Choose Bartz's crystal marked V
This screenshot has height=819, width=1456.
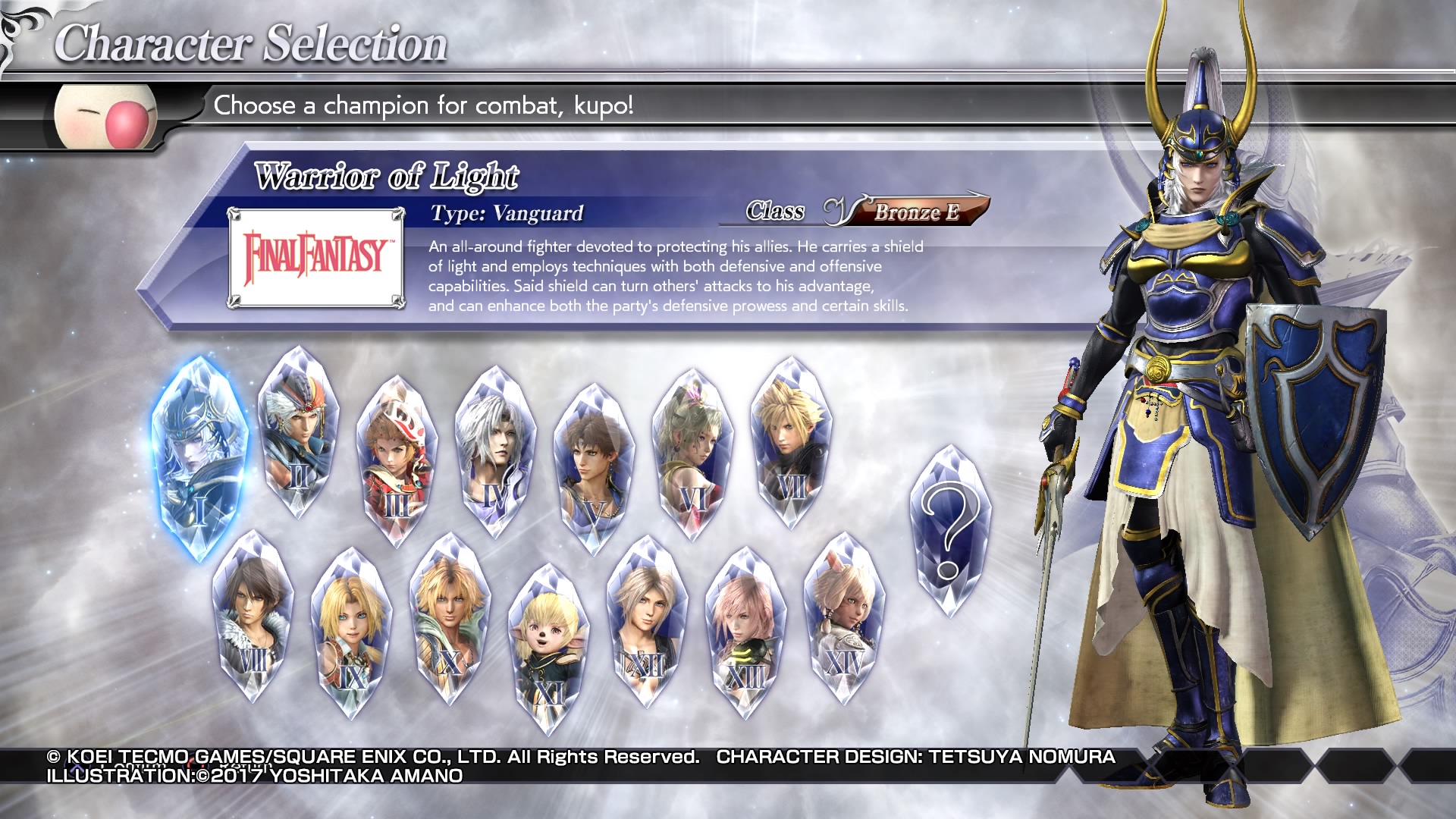click(594, 468)
